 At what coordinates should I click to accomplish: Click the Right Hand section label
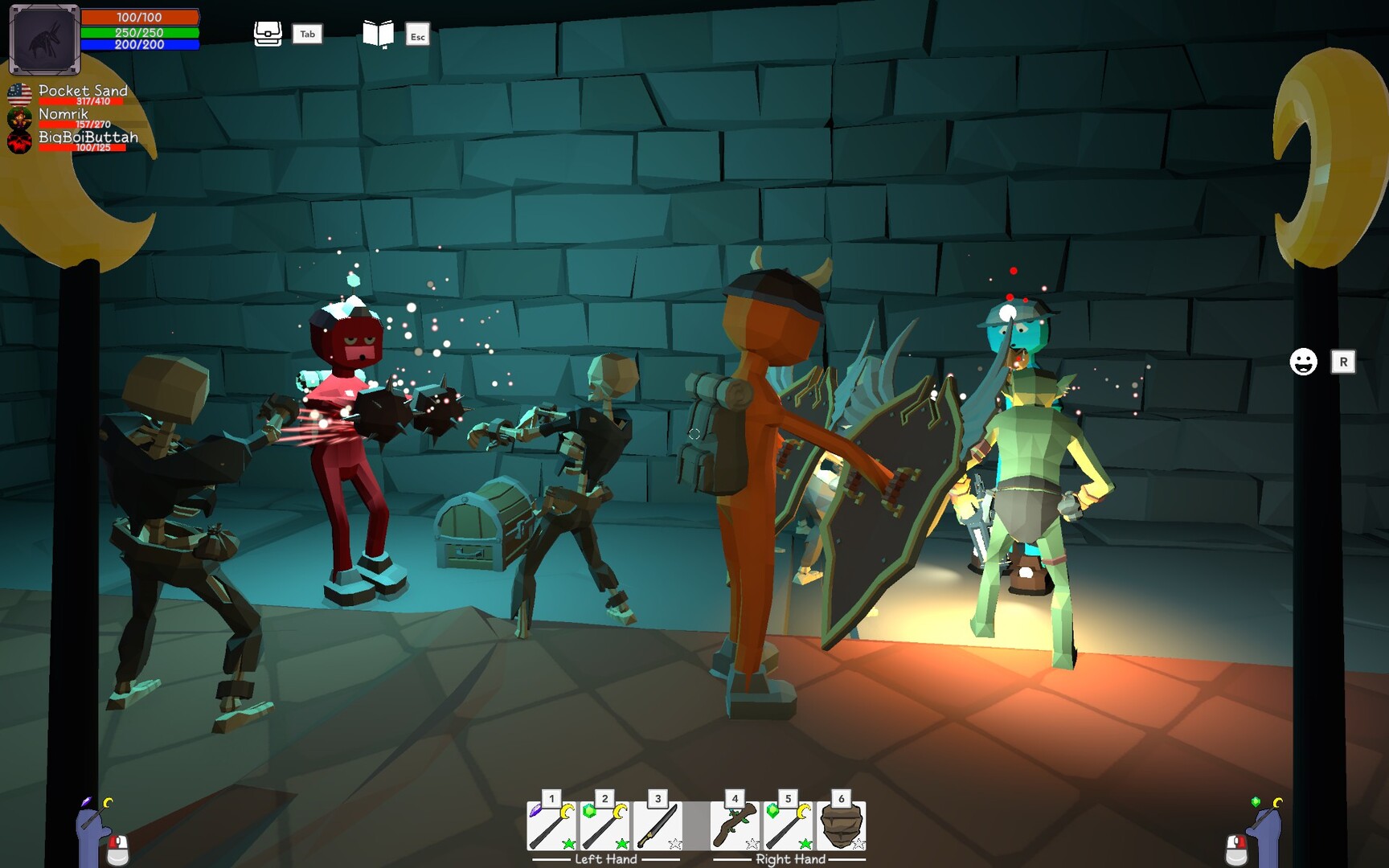coord(790,859)
